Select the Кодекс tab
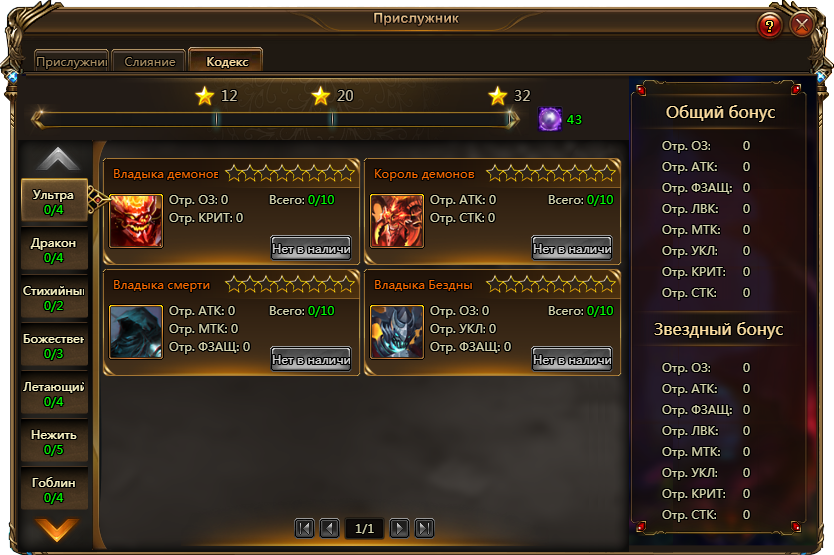 (226, 62)
